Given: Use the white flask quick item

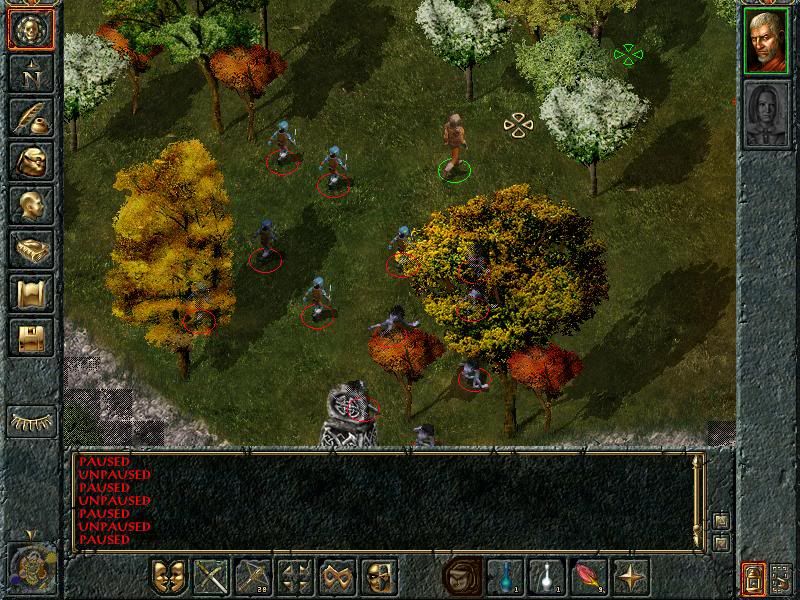Looking at the screenshot, I should pyautogui.click(x=545, y=577).
